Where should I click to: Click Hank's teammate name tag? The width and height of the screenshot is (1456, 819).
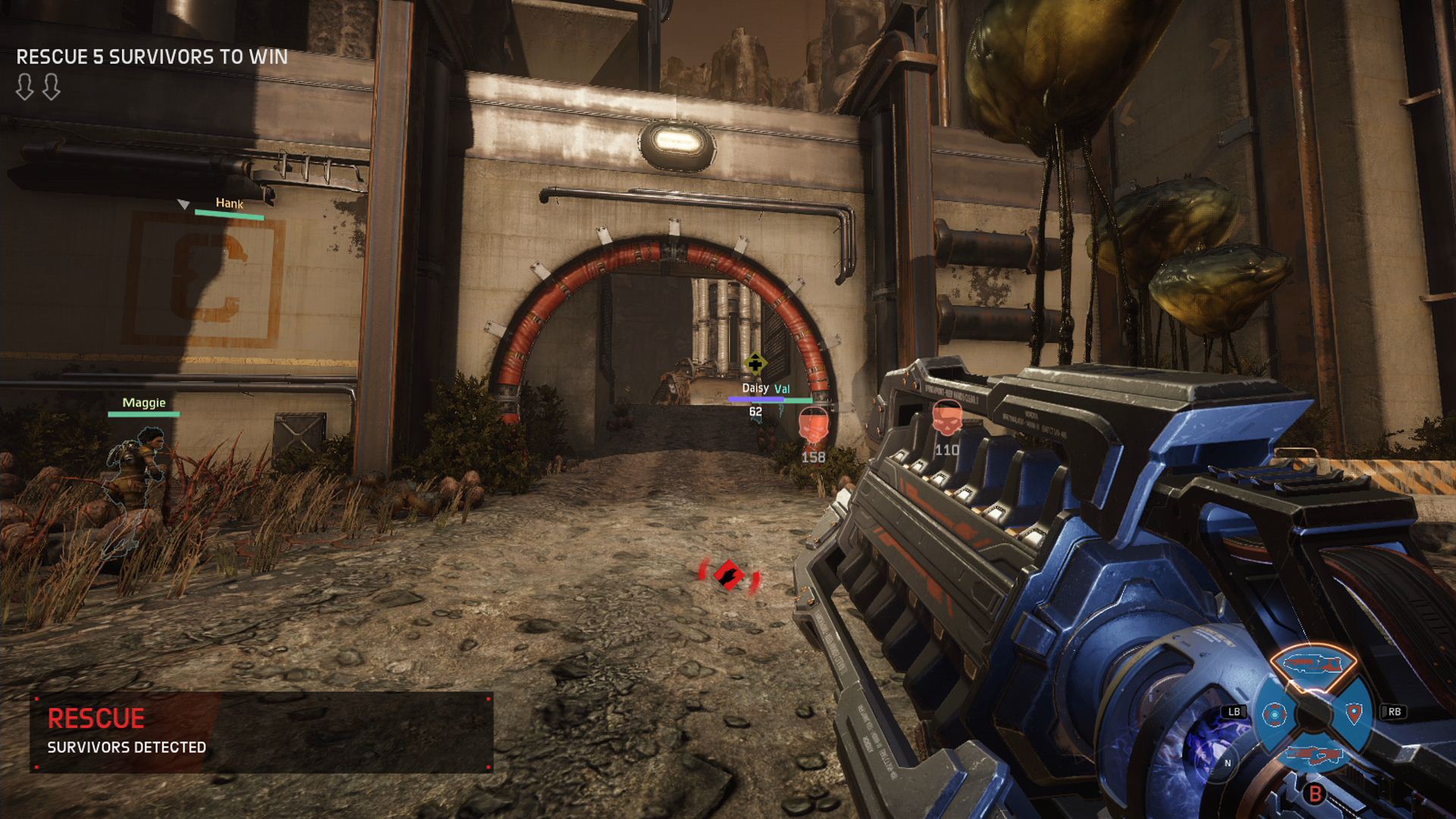(229, 203)
